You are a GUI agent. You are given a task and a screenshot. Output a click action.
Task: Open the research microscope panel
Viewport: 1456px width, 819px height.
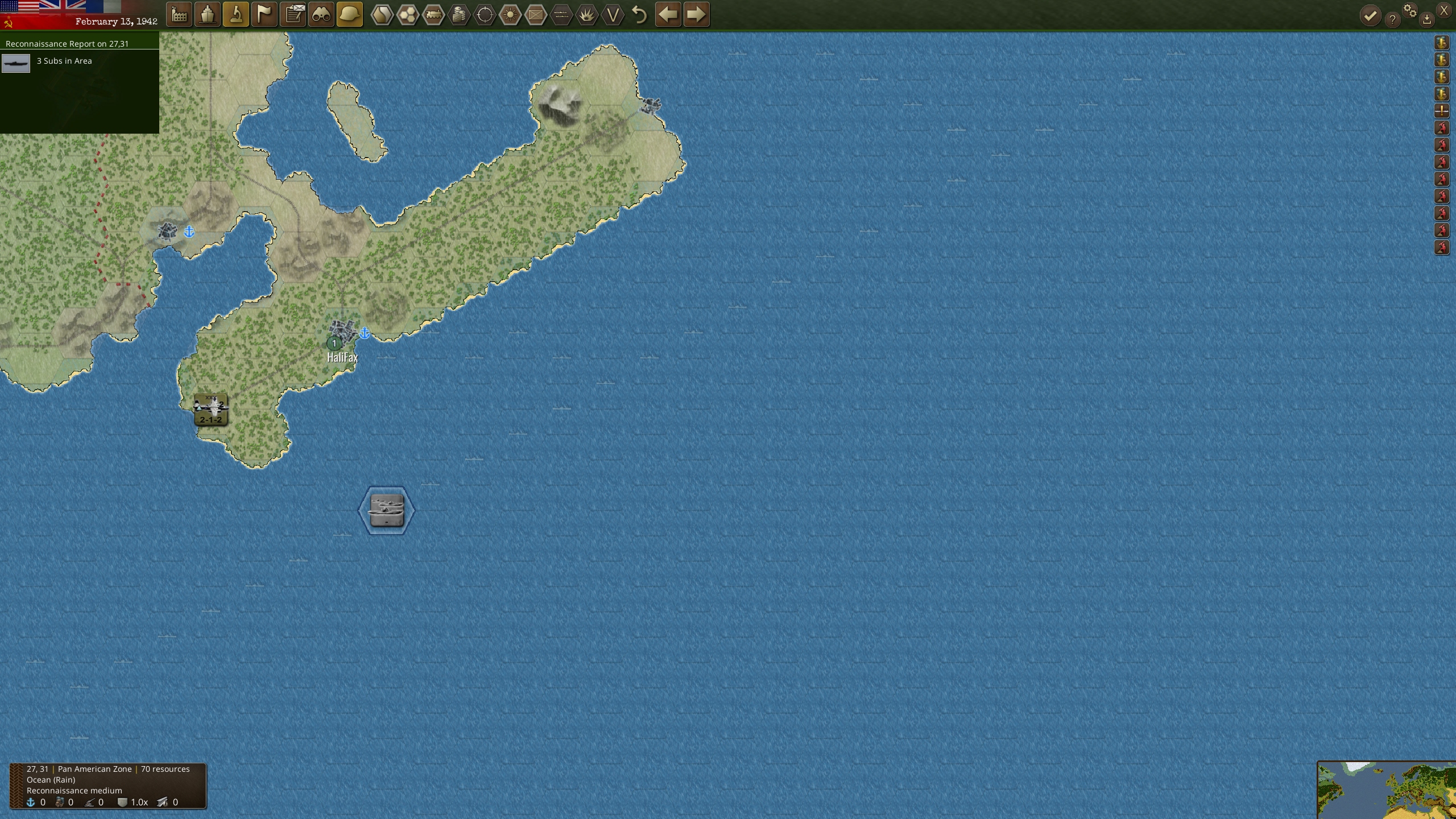click(x=236, y=14)
